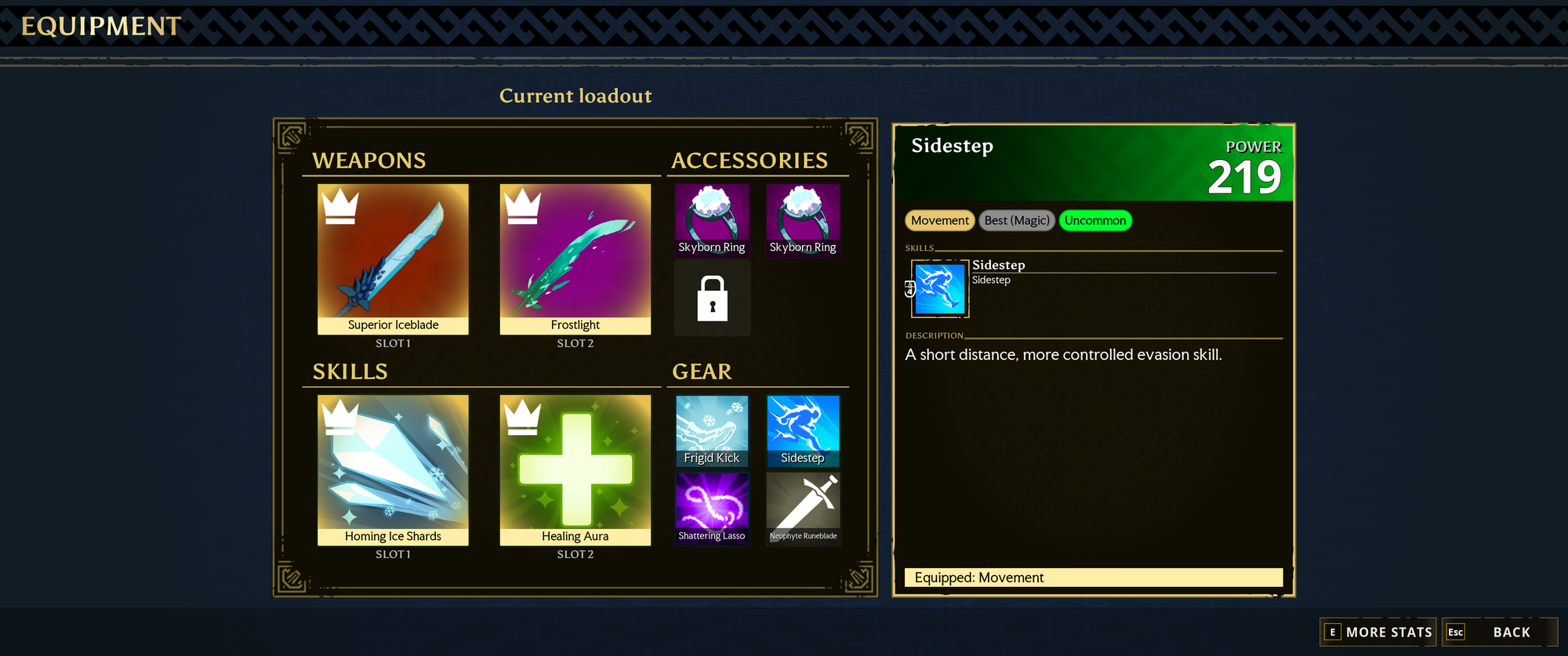Image resolution: width=1568 pixels, height=656 pixels.
Task: Select the Homing Ice Shards skill
Action: point(393,469)
